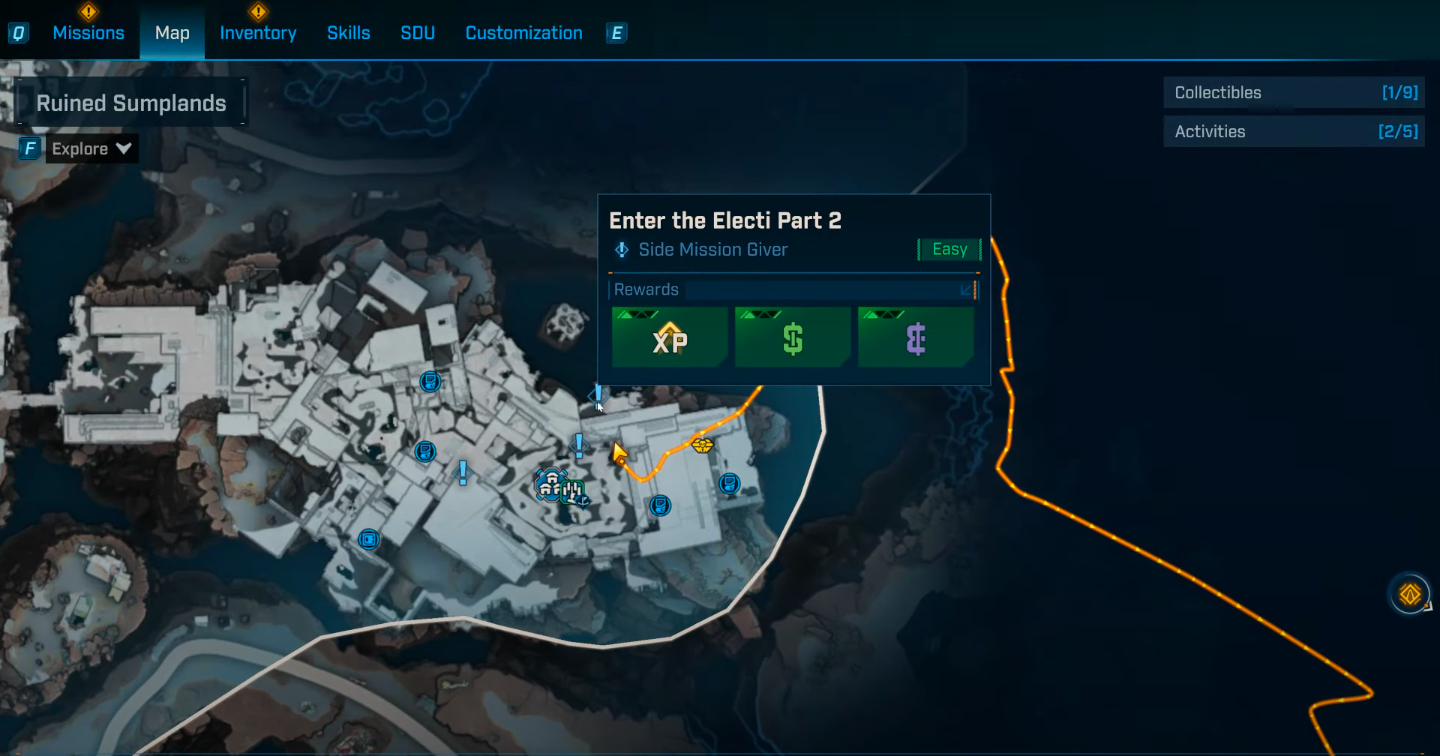This screenshot has height=756, width=1440.
Task: Select the safe icon map marker
Action: (369, 539)
